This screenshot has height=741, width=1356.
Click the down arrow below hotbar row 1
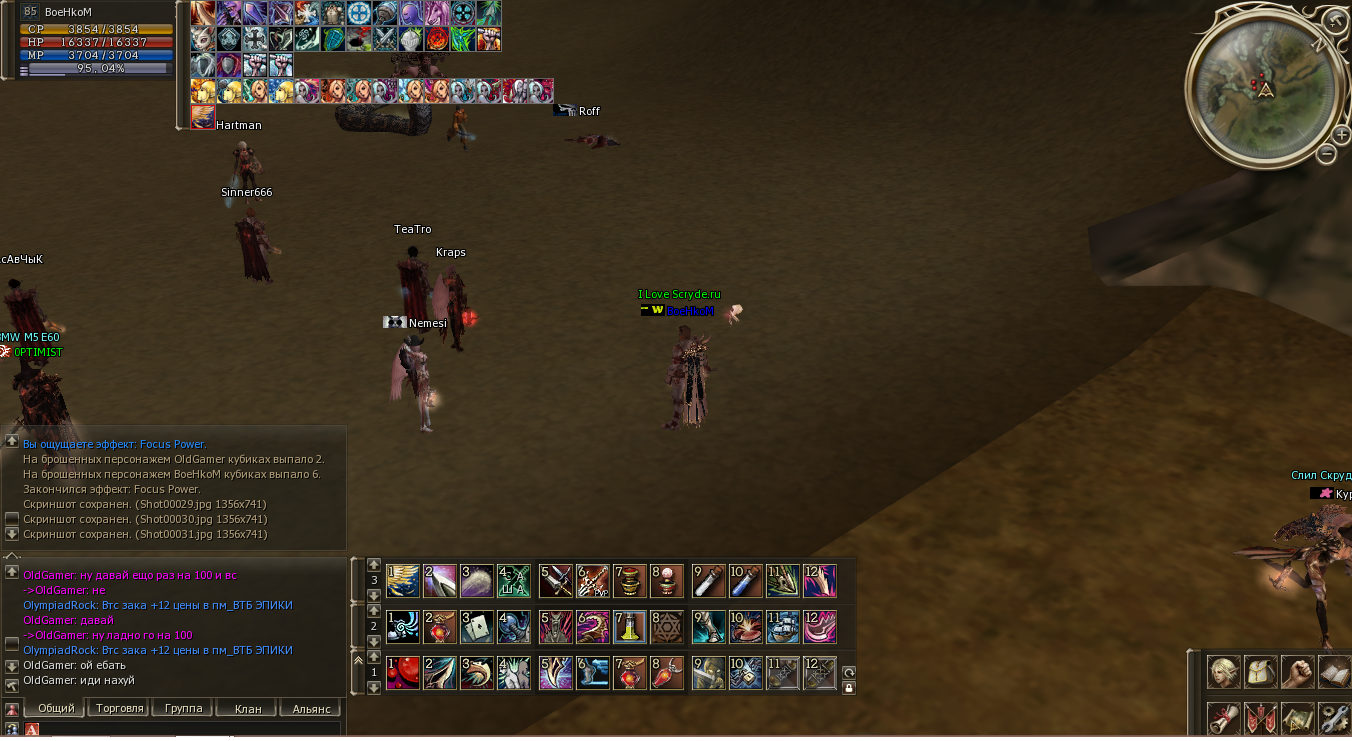[374, 689]
